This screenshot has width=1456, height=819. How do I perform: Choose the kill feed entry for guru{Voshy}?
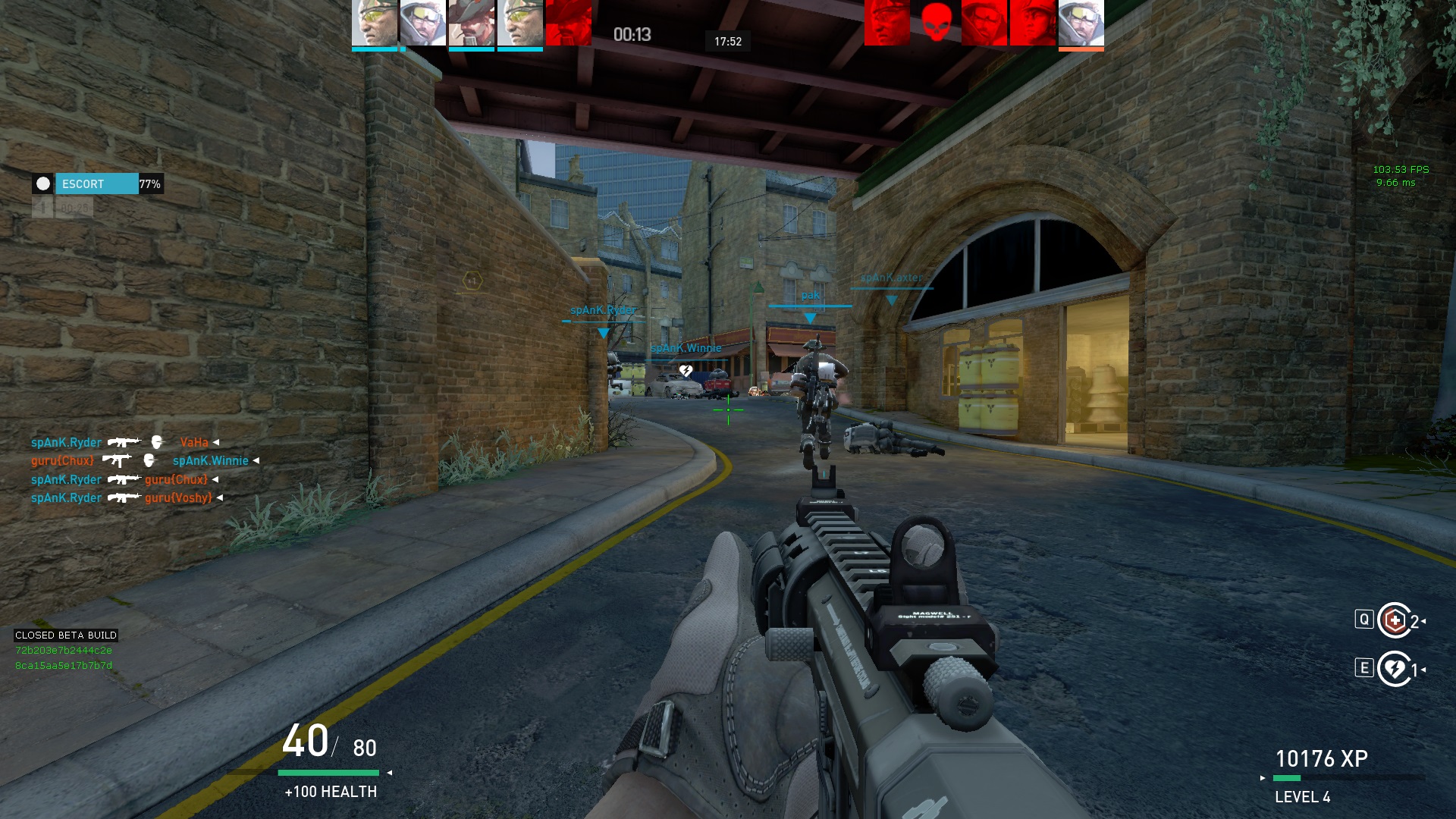[x=126, y=497]
